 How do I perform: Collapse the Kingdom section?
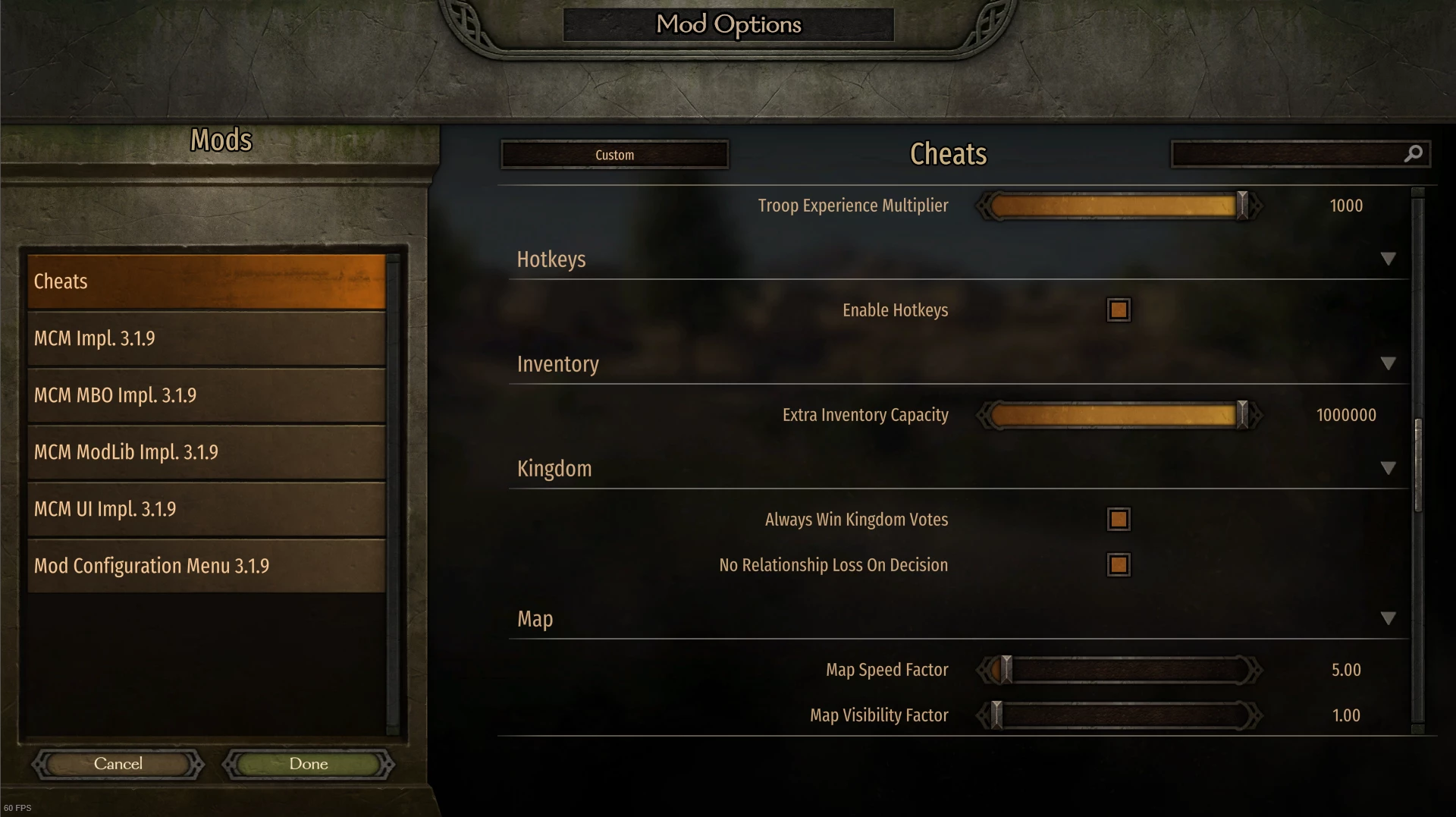[x=1388, y=469]
